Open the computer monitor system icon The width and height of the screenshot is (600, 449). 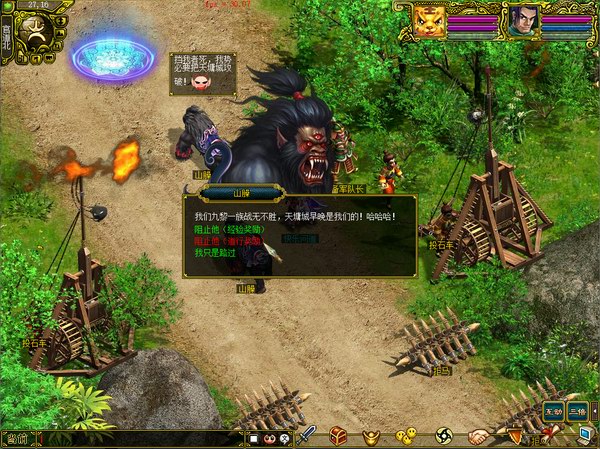point(586,434)
